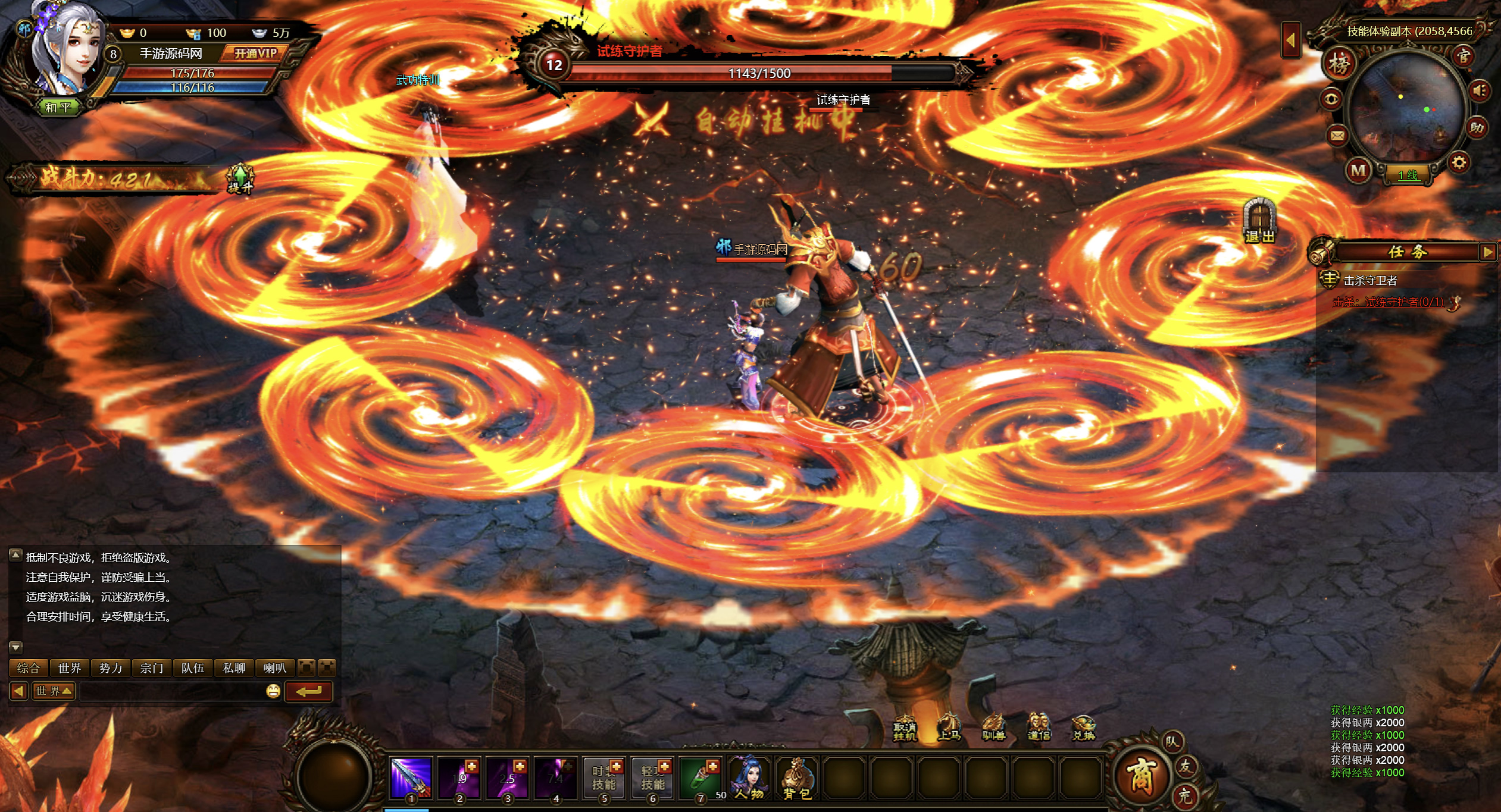Follow the 试练守护者(0/1) quest link

[1403, 302]
